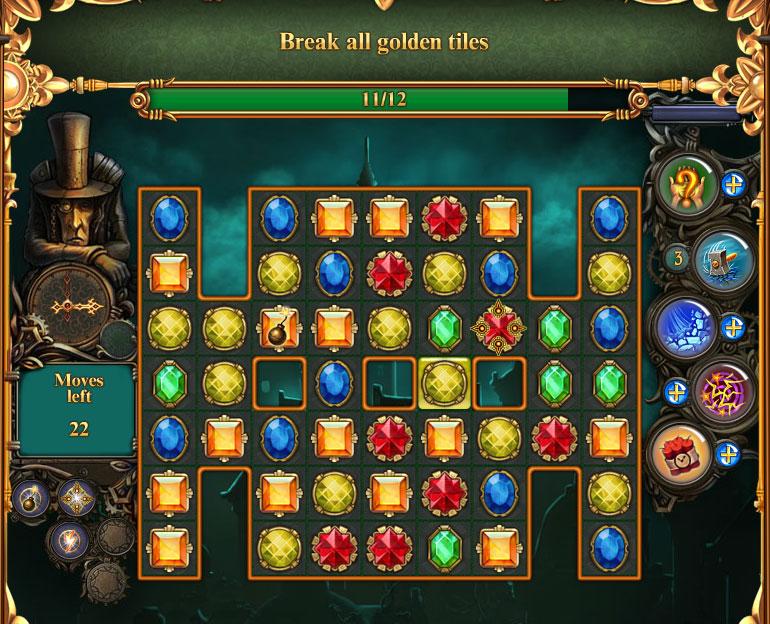This screenshot has height=624, width=770.
Task: Purchase more dynamite boosters with plus button
Action: (x=729, y=455)
